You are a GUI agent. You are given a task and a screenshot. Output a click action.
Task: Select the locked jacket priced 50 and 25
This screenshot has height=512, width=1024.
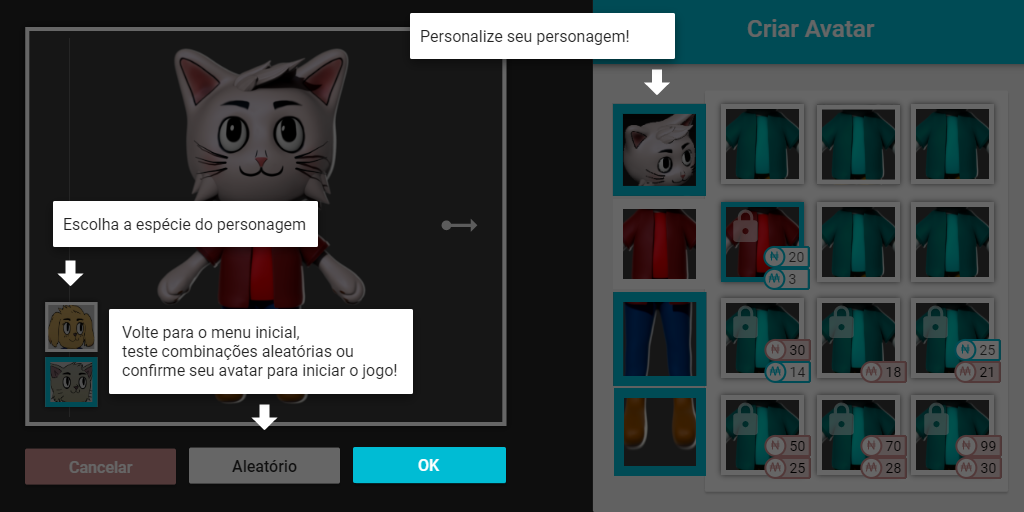[760, 433]
